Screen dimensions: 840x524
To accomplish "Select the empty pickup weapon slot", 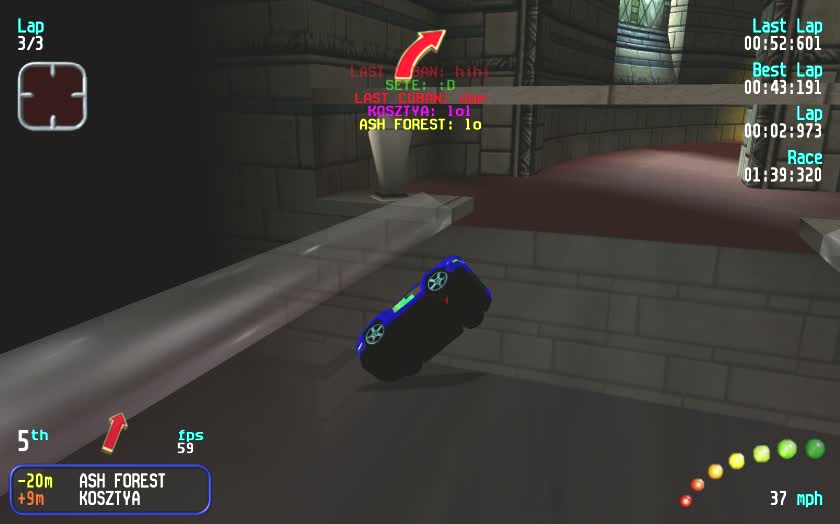I will click(52, 96).
